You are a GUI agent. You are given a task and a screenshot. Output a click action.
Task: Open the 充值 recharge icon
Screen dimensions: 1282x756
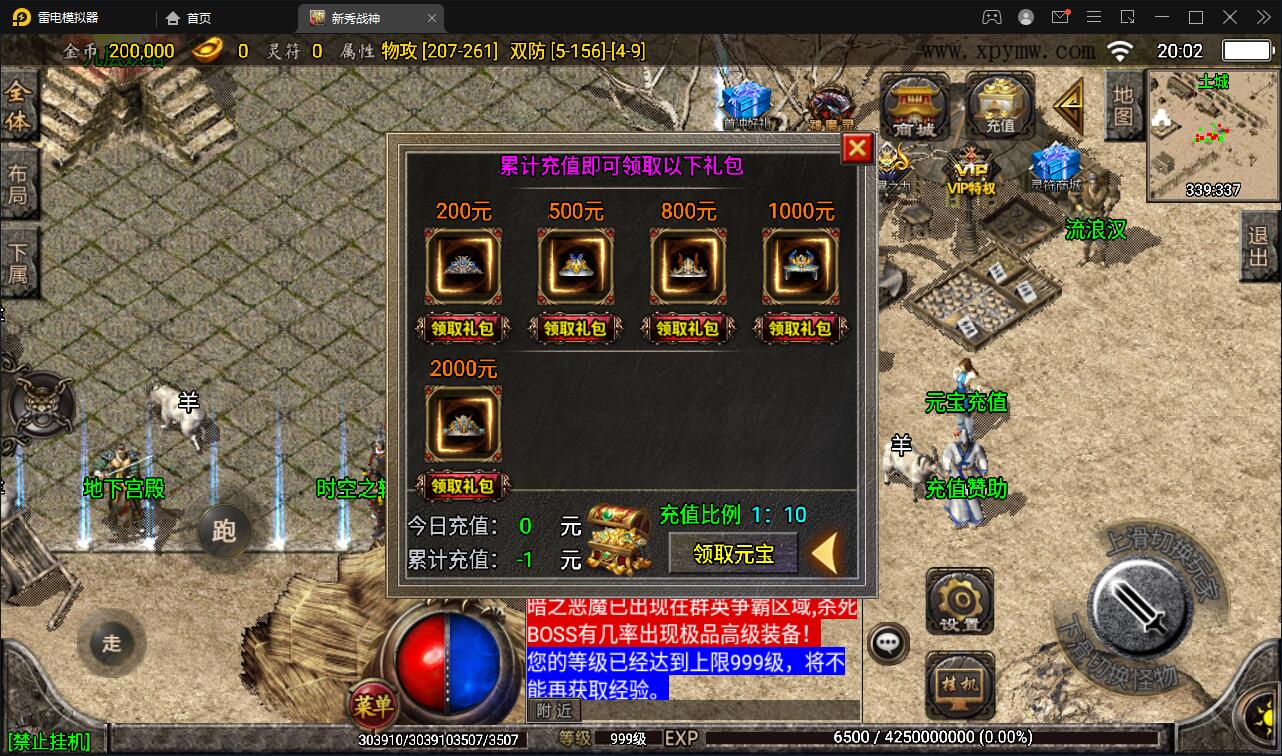[x=997, y=103]
